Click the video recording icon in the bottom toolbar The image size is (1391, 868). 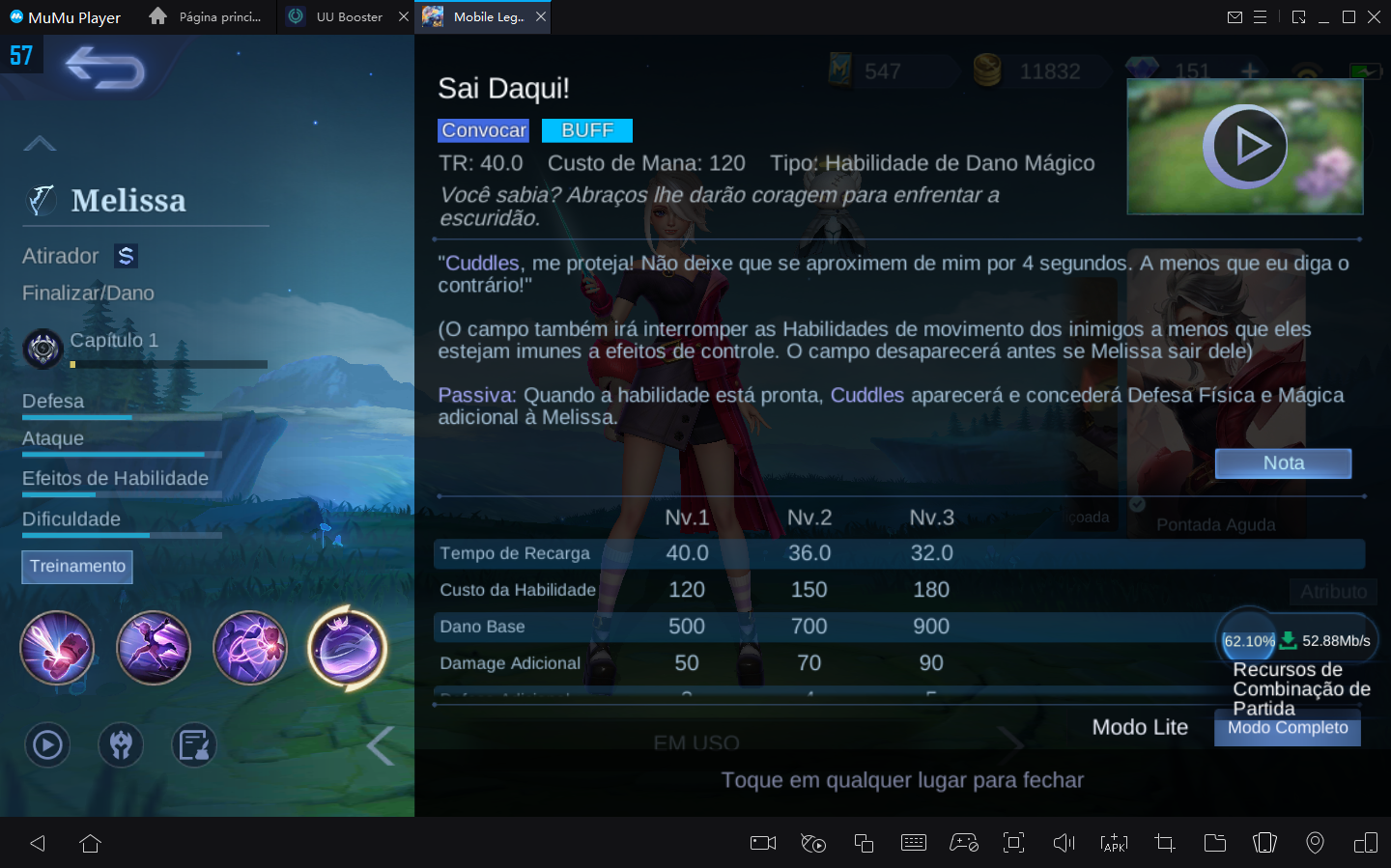coord(762,843)
